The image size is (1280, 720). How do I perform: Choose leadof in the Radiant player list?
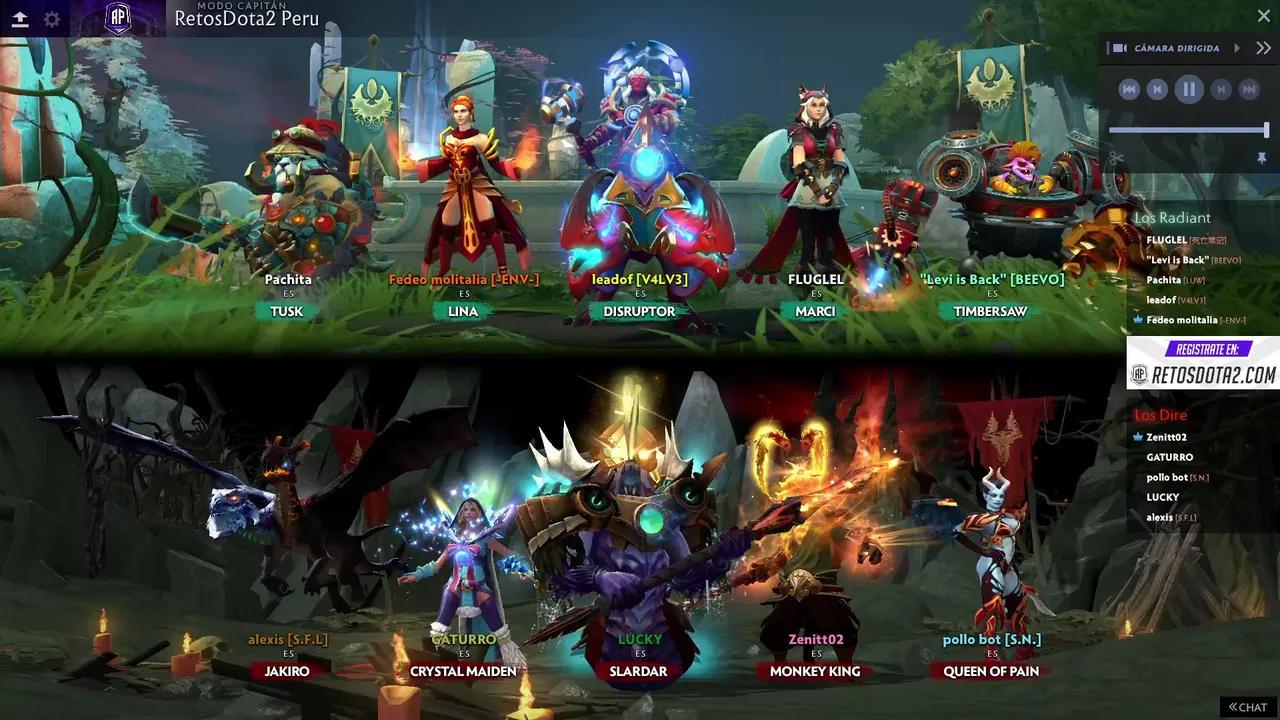click(x=1161, y=300)
